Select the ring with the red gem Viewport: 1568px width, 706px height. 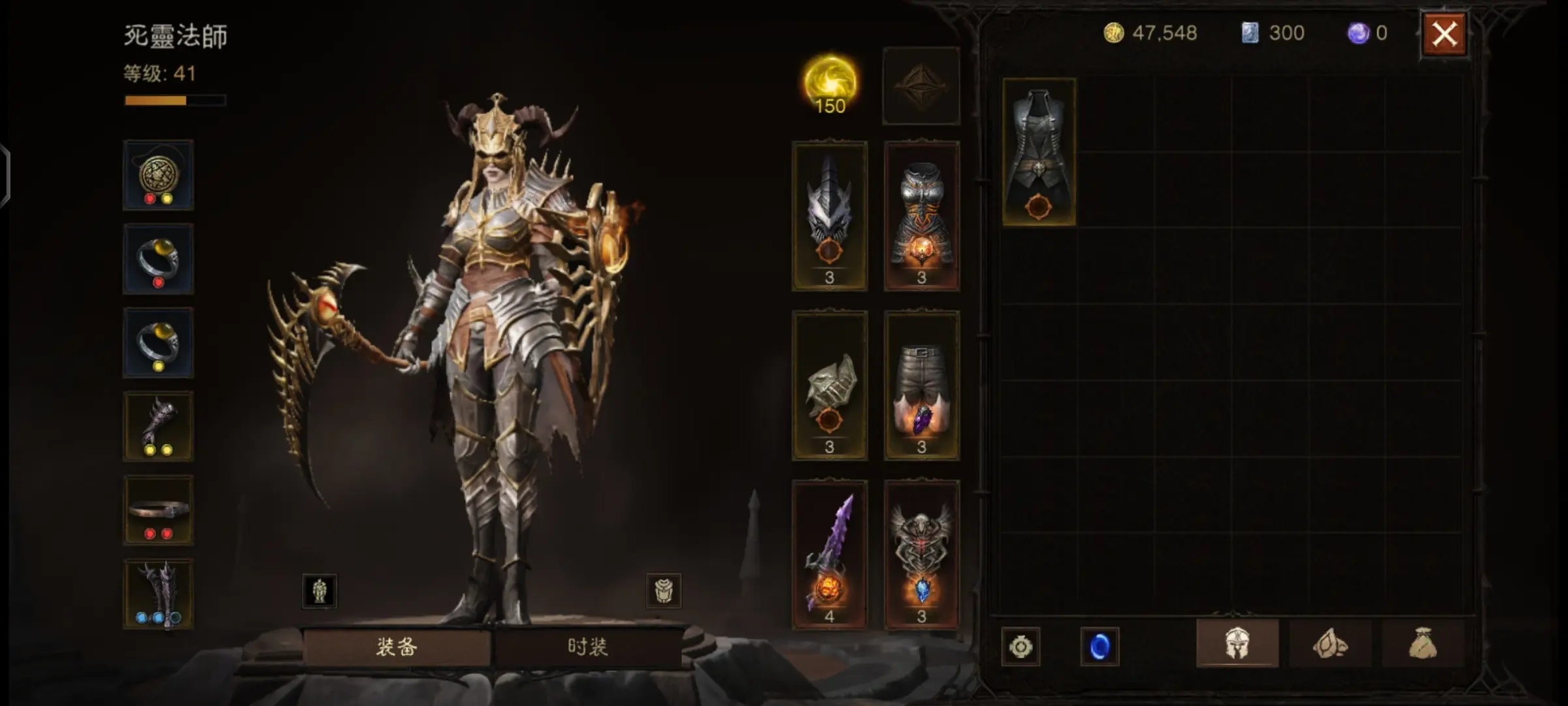click(158, 260)
